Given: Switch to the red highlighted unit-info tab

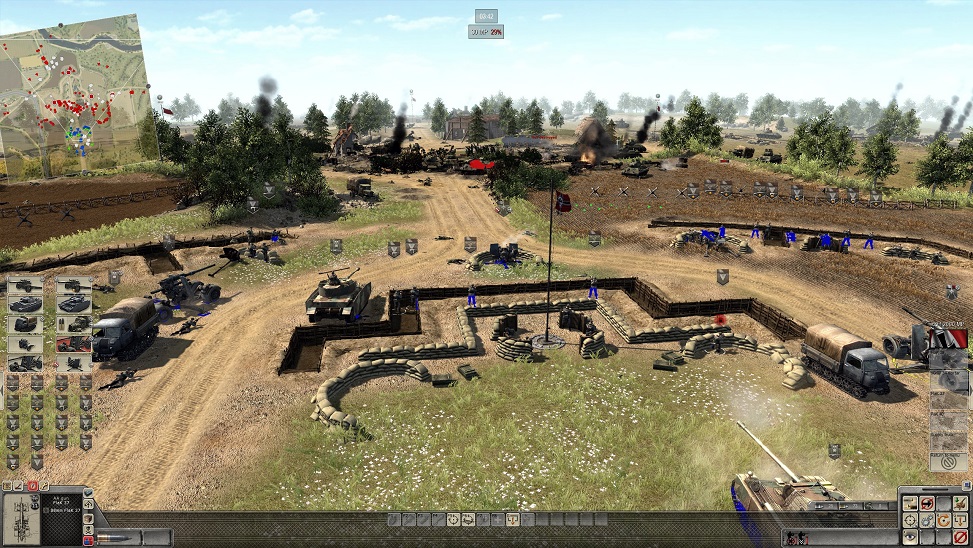Looking at the screenshot, I should 31,486.
